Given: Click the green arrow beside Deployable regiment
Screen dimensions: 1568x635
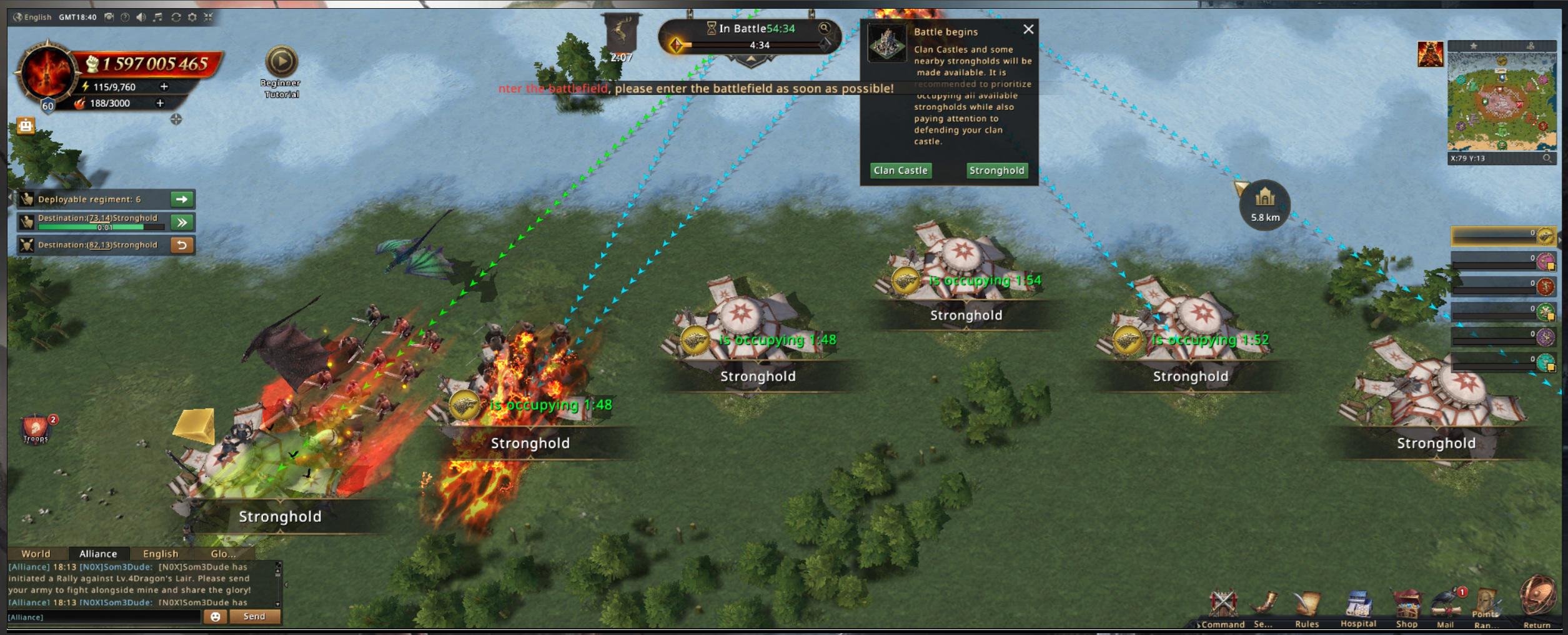Looking at the screenshot, I should click(x=182, y=199).
